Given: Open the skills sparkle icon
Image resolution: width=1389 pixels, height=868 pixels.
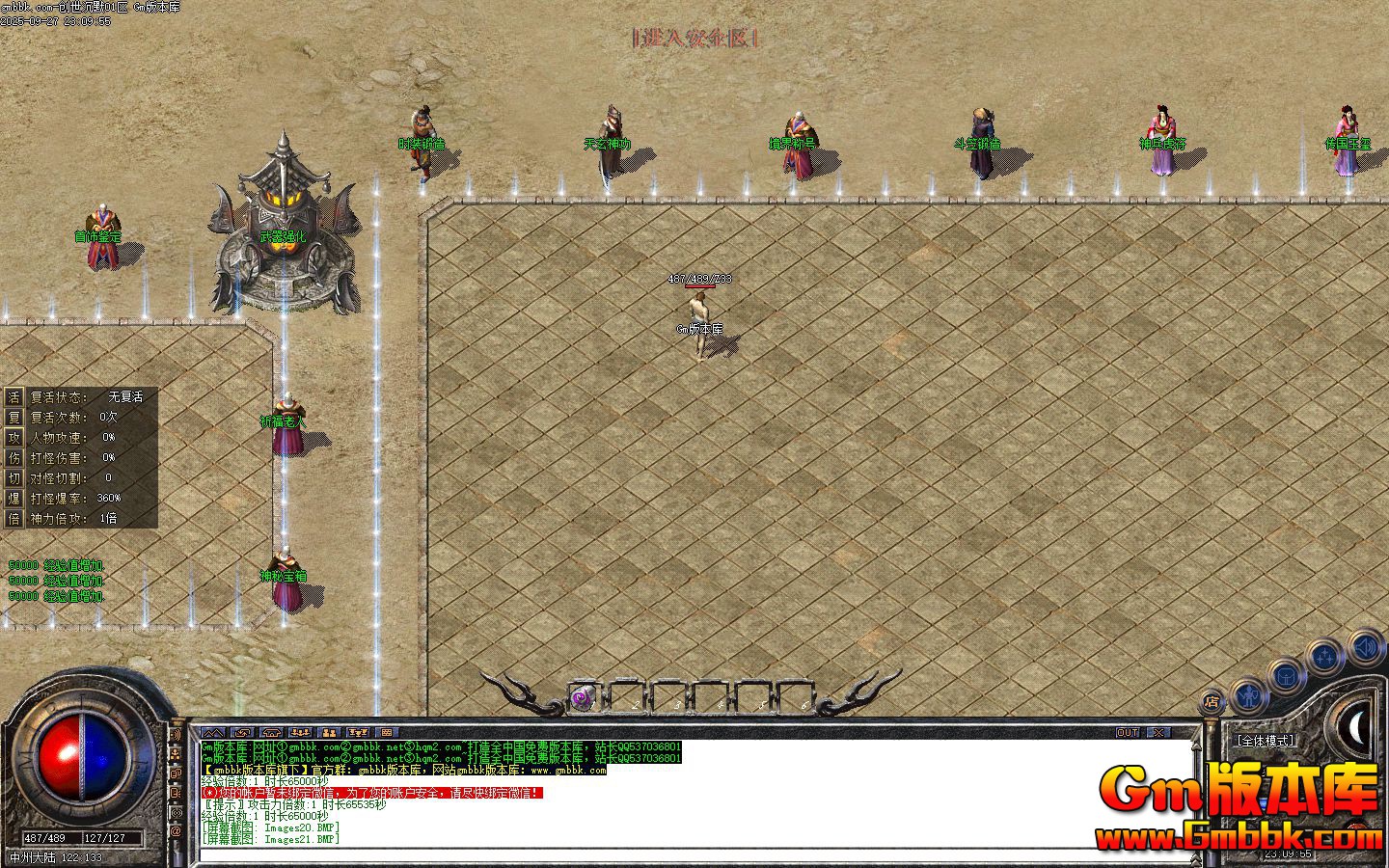Looking at the screenshot, I should click(1325, 658).
